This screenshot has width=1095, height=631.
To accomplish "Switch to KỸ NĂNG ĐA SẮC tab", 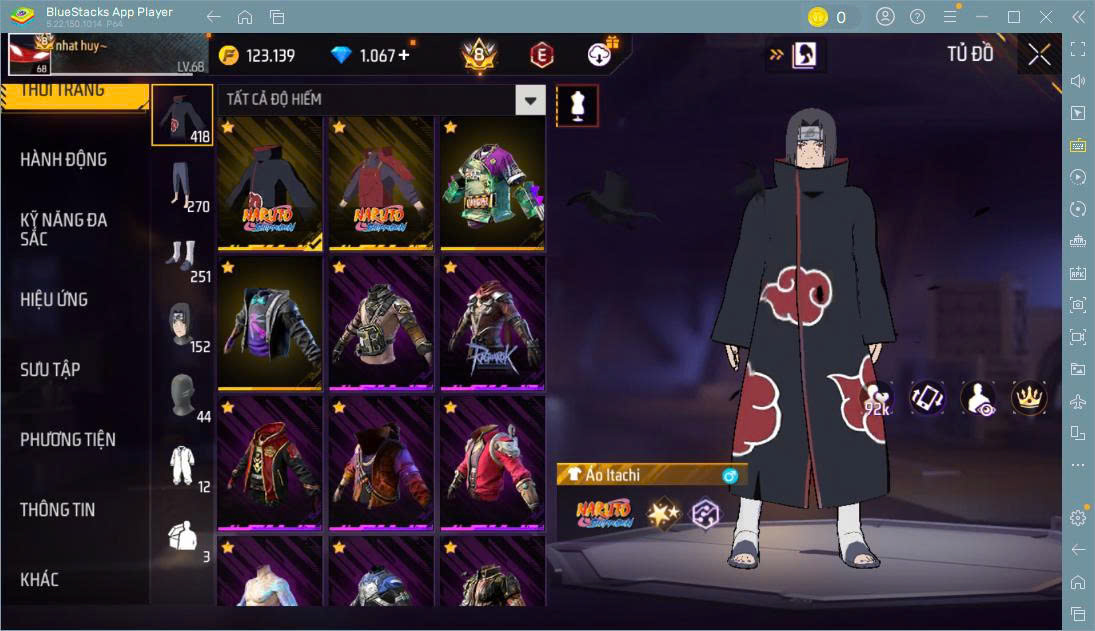I will [64, 229].
